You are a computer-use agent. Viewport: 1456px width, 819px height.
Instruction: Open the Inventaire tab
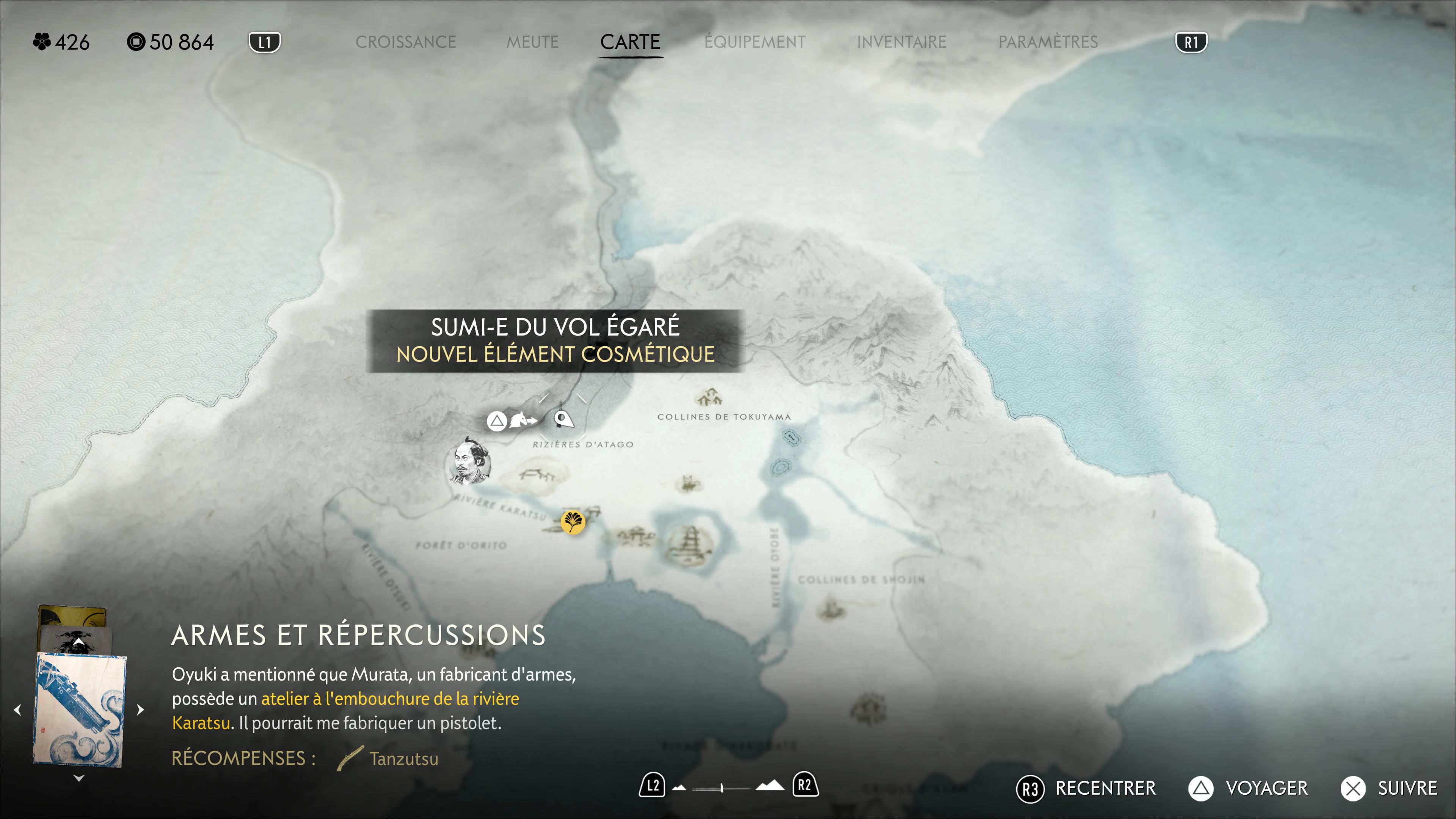click(901, 42)
